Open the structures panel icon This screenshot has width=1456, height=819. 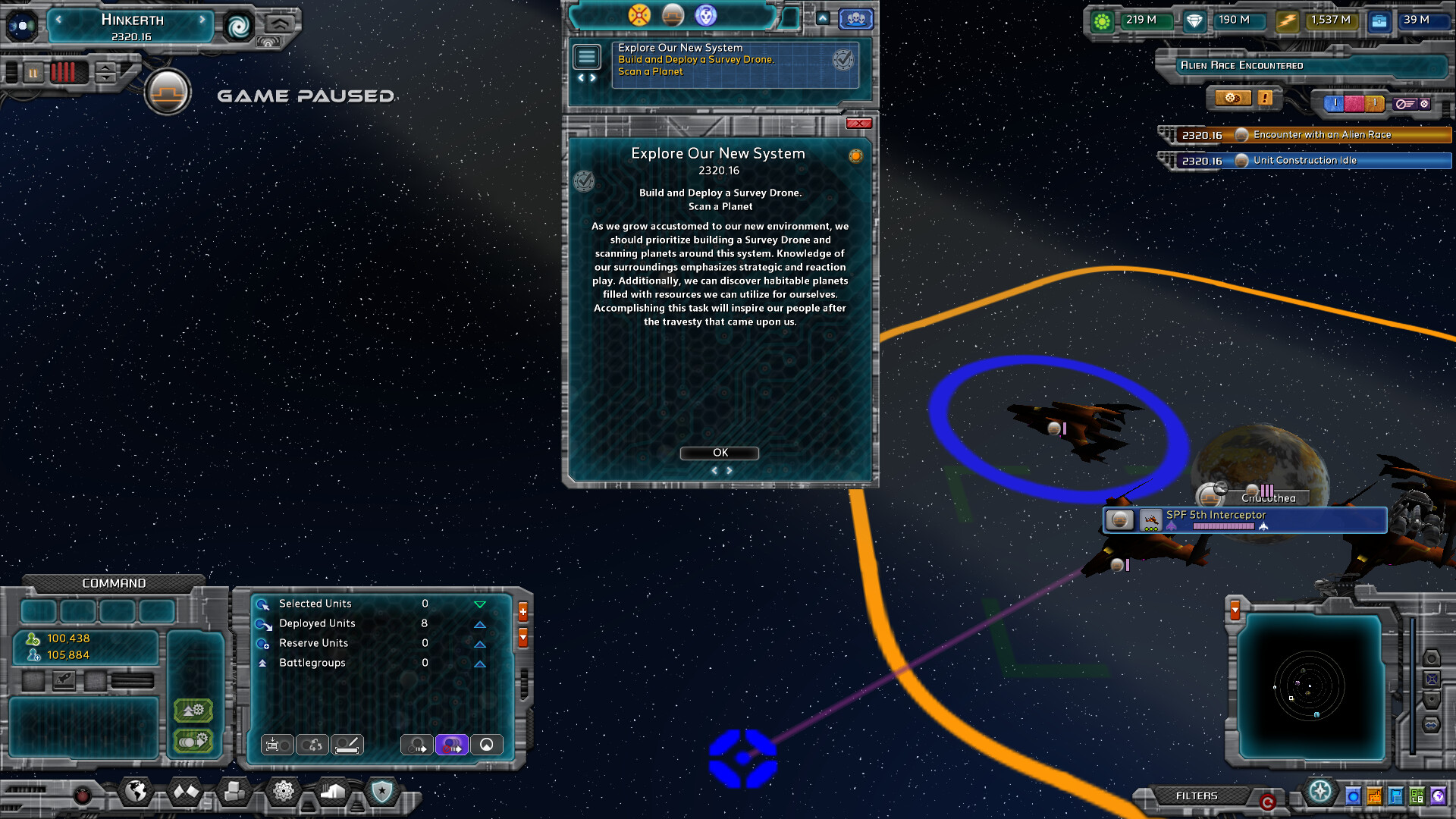click(234, 792)
